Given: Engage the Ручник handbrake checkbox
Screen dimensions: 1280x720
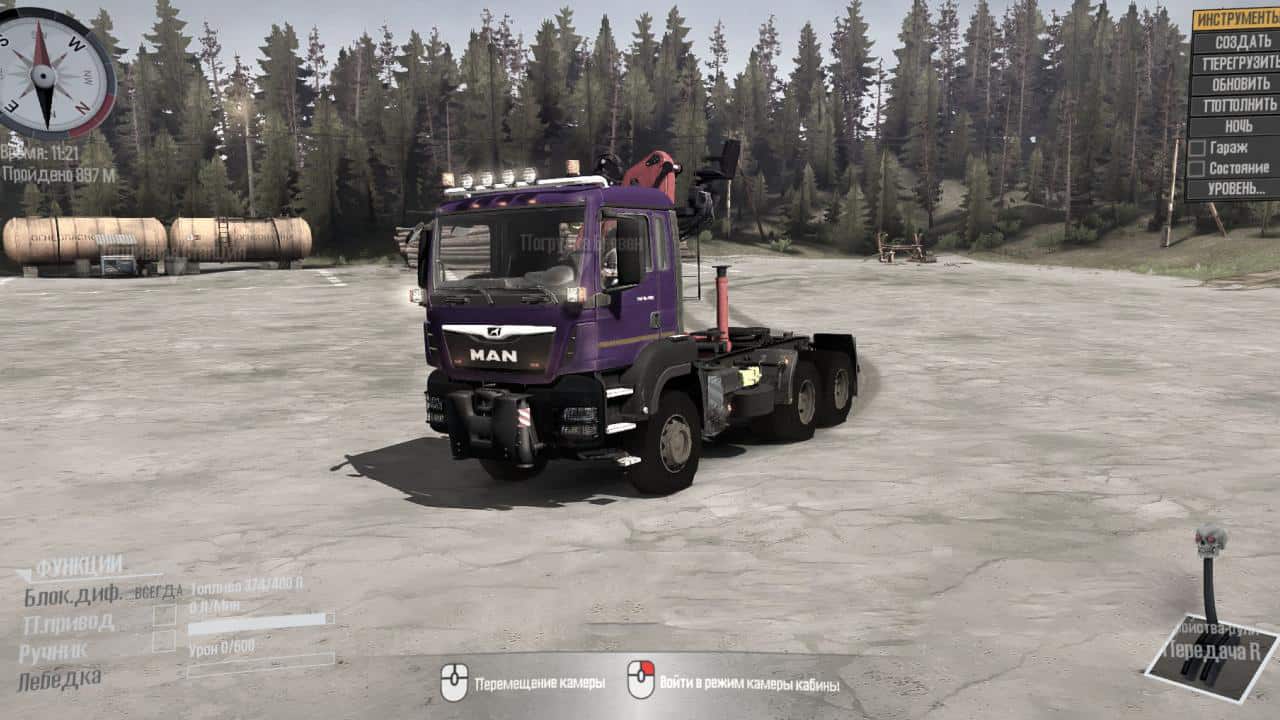Looking at the screenshot, I should click(164, 642).
